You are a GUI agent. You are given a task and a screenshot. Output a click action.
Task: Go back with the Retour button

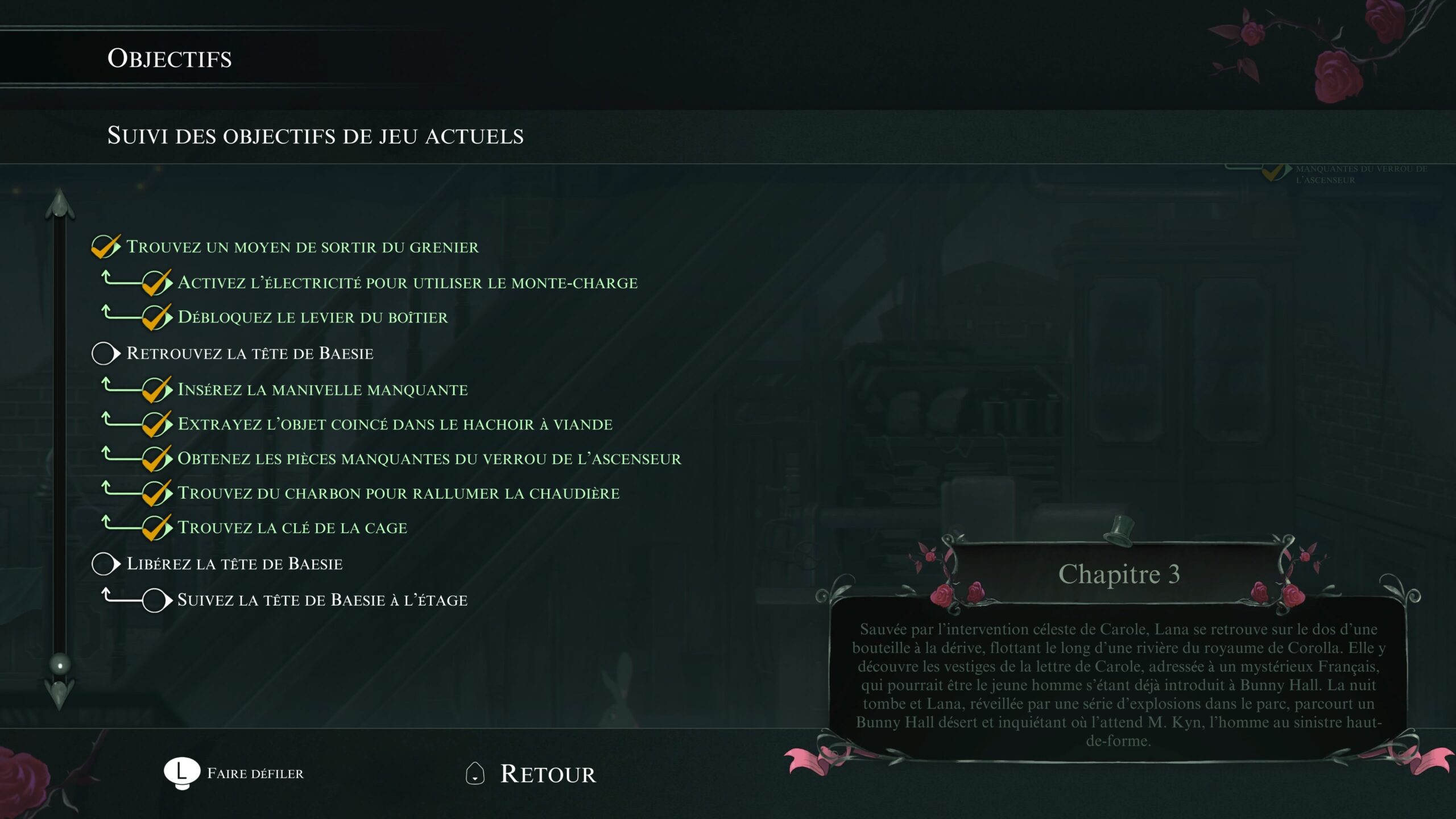click(x=547, y=774)
